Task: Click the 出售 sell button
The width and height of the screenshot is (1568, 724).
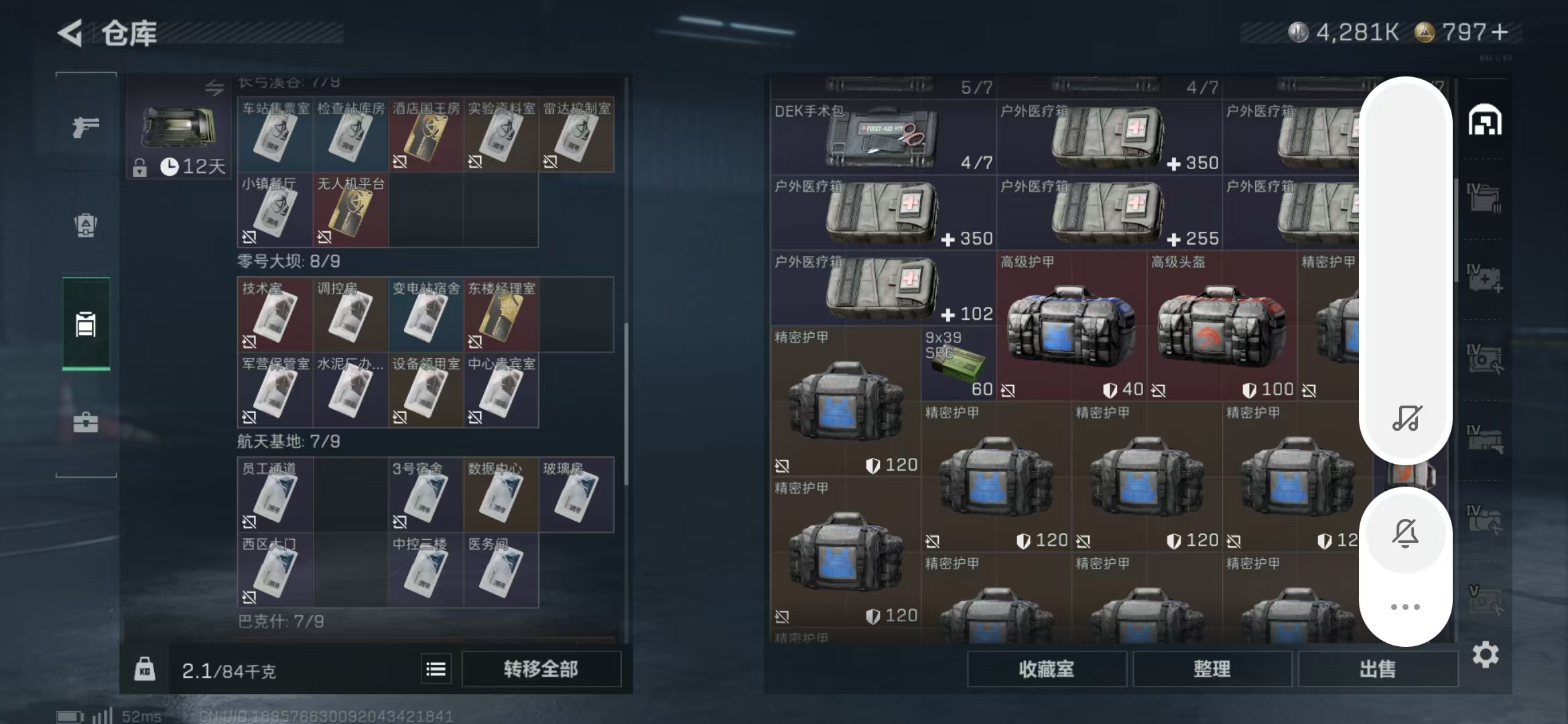Action: coord(1378,668)
